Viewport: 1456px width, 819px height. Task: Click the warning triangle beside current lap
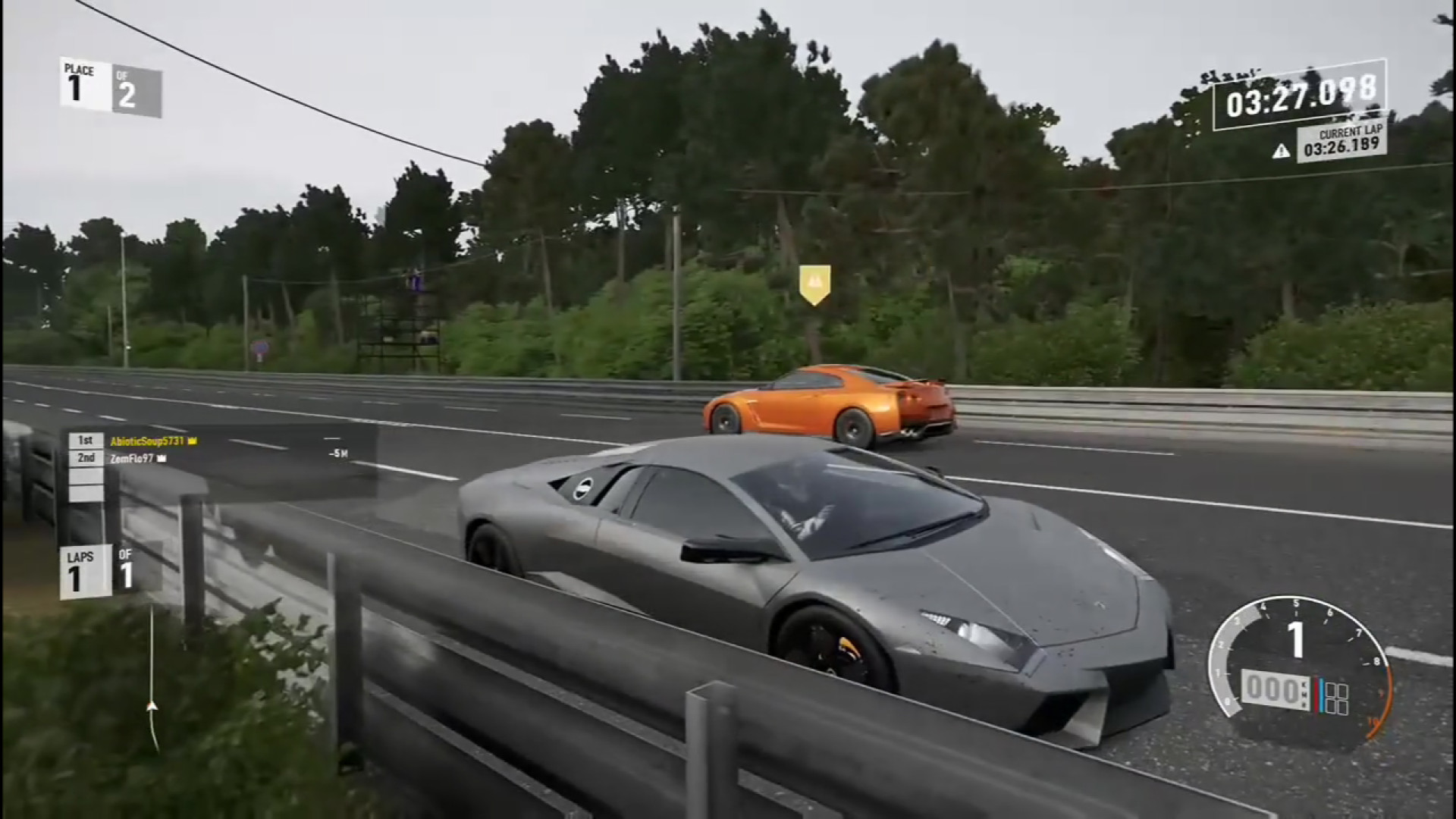coord(1281,151)
